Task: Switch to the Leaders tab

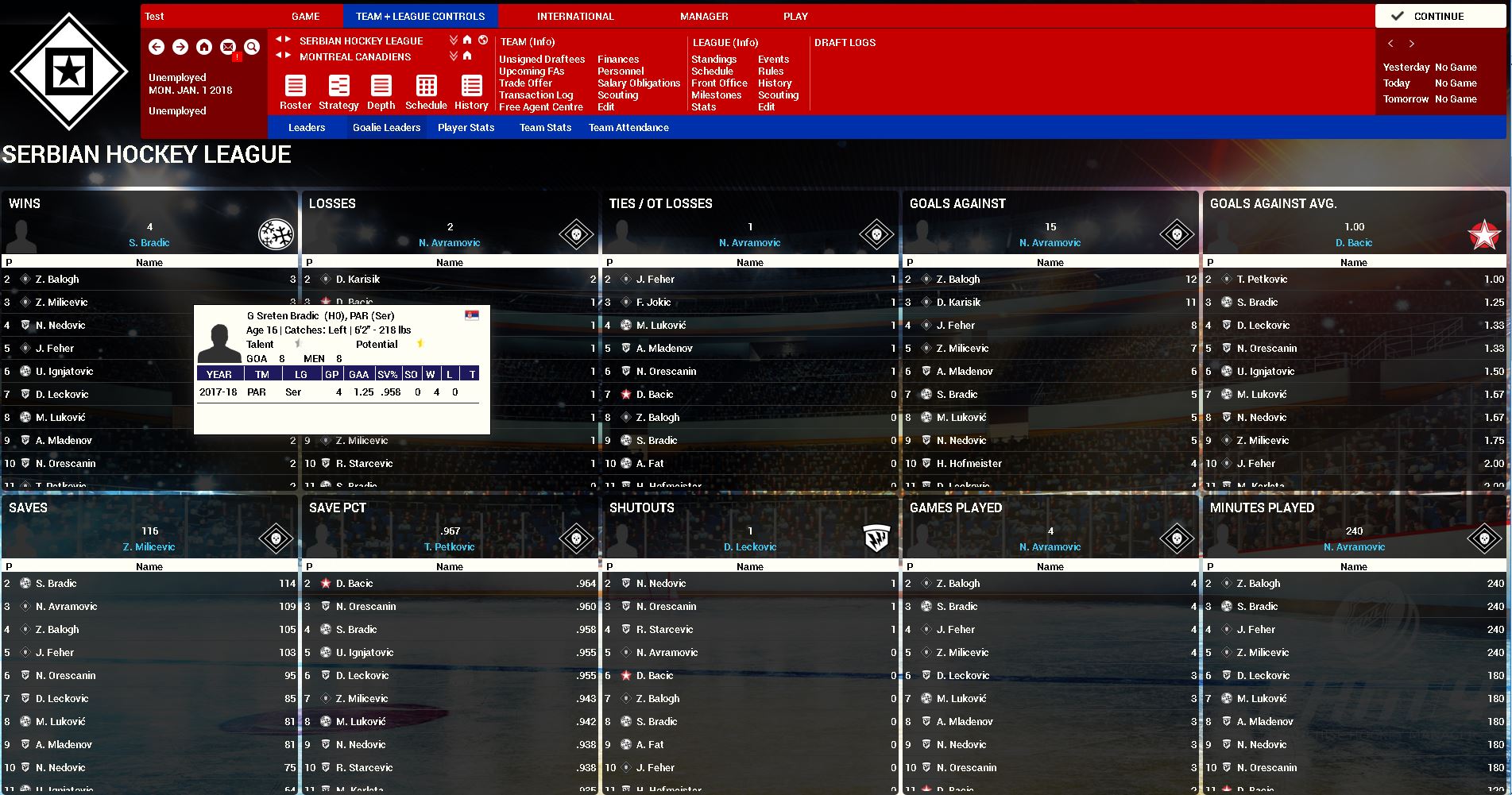Action: point(307,127)
